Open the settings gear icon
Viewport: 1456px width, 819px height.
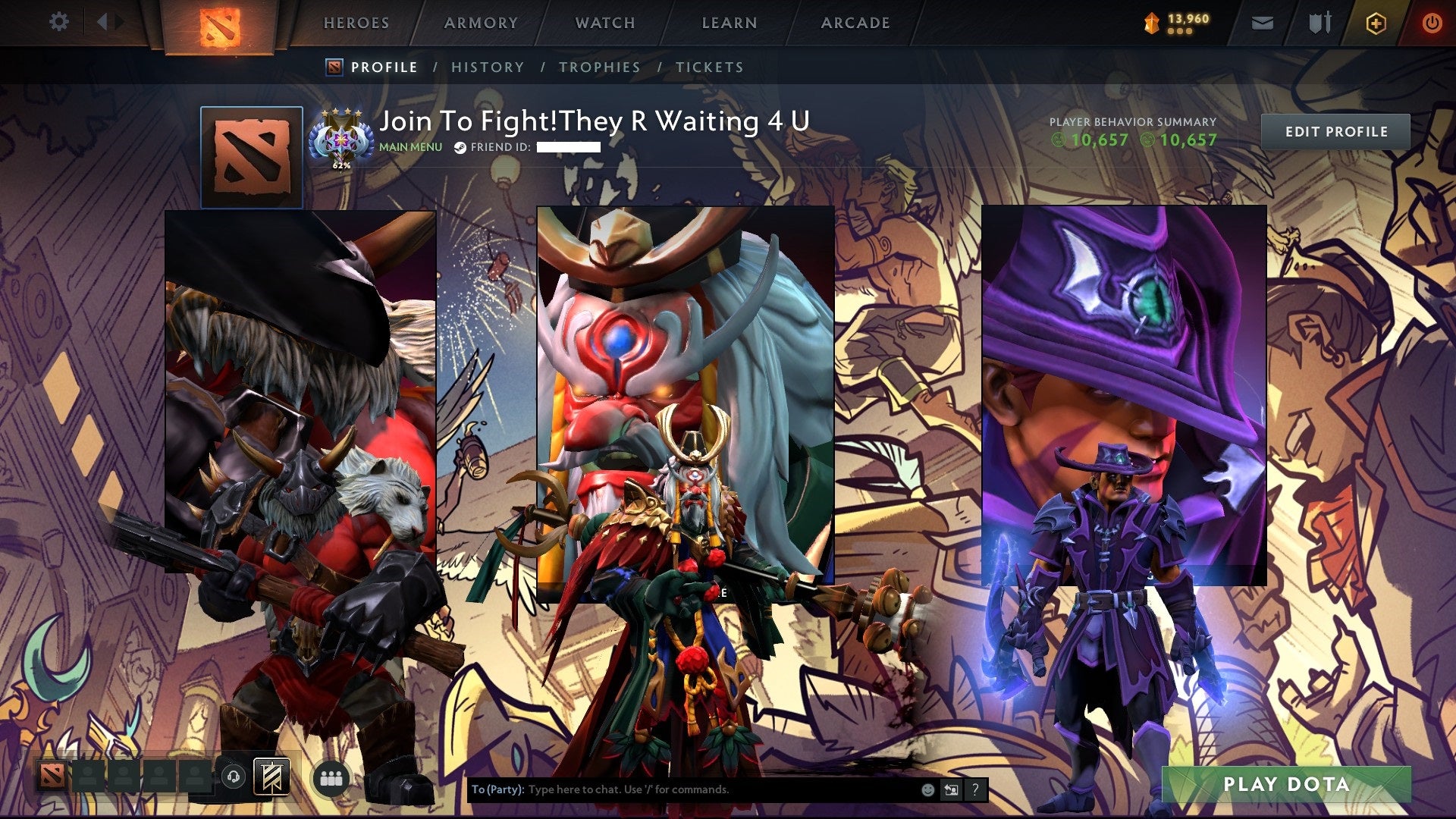(x=58, y=22)
